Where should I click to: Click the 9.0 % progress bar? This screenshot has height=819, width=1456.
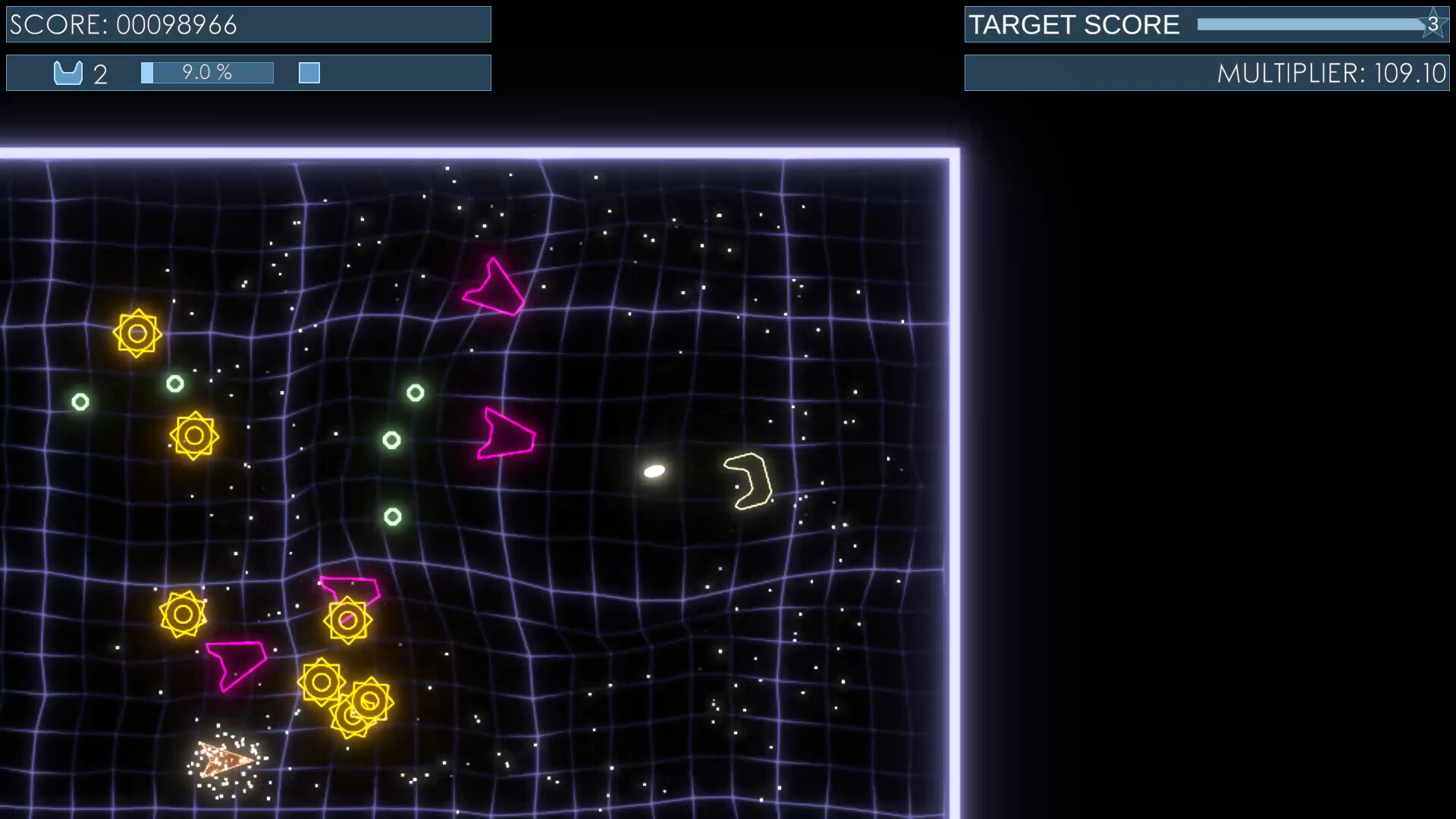[x=206, y=73]
